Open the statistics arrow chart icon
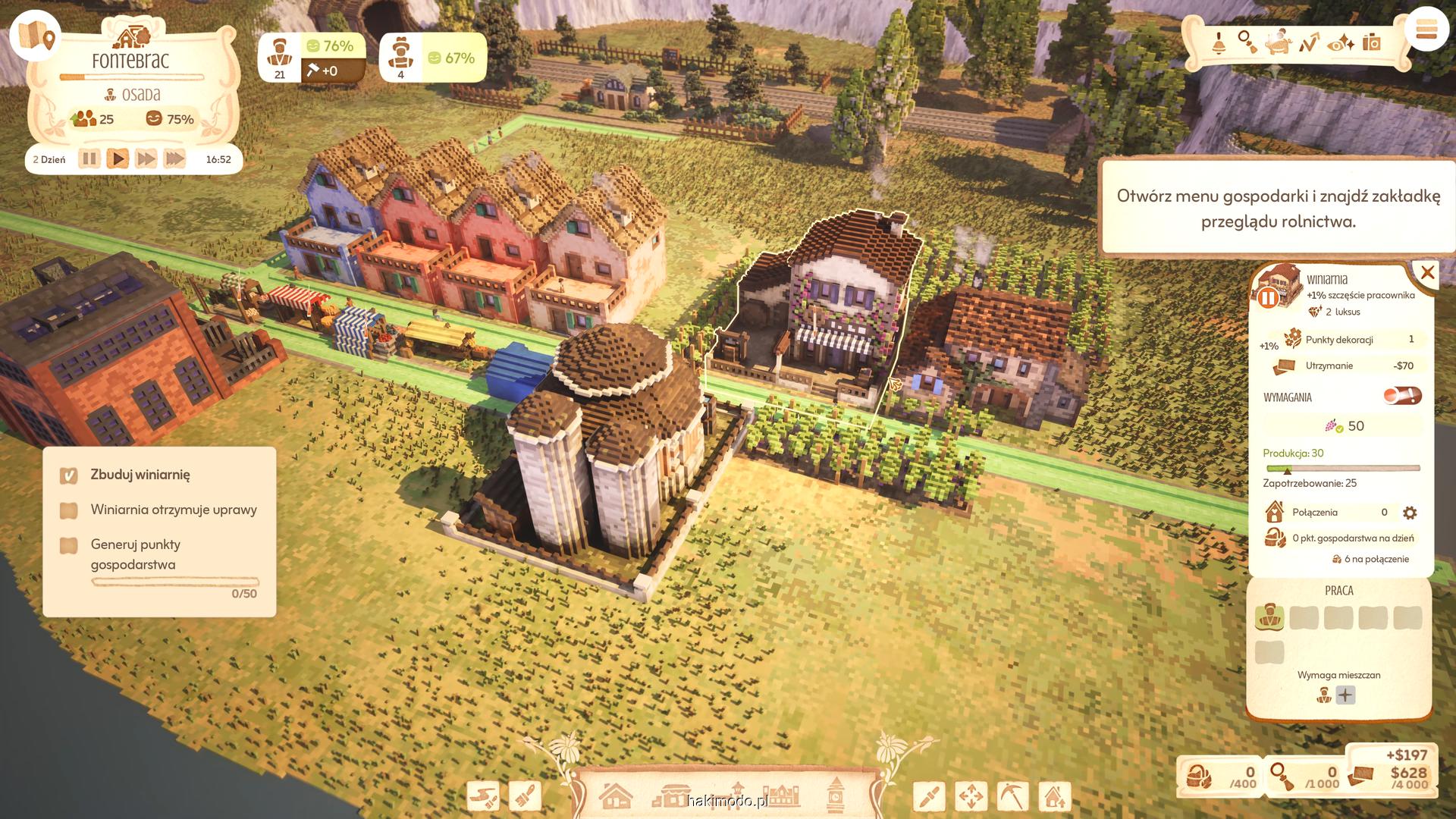The image size is (1456, 819). coord(1309,43)
